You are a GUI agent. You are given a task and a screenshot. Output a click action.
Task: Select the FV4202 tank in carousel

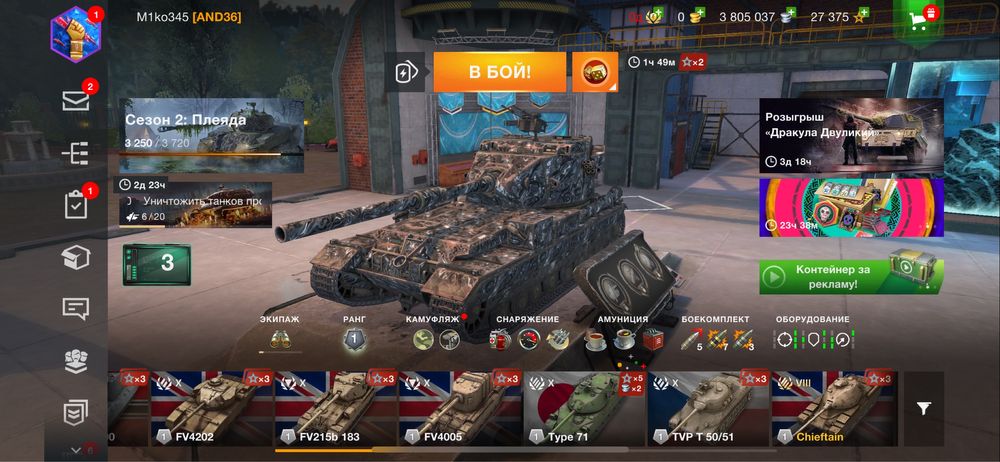(x=211, y=408)
